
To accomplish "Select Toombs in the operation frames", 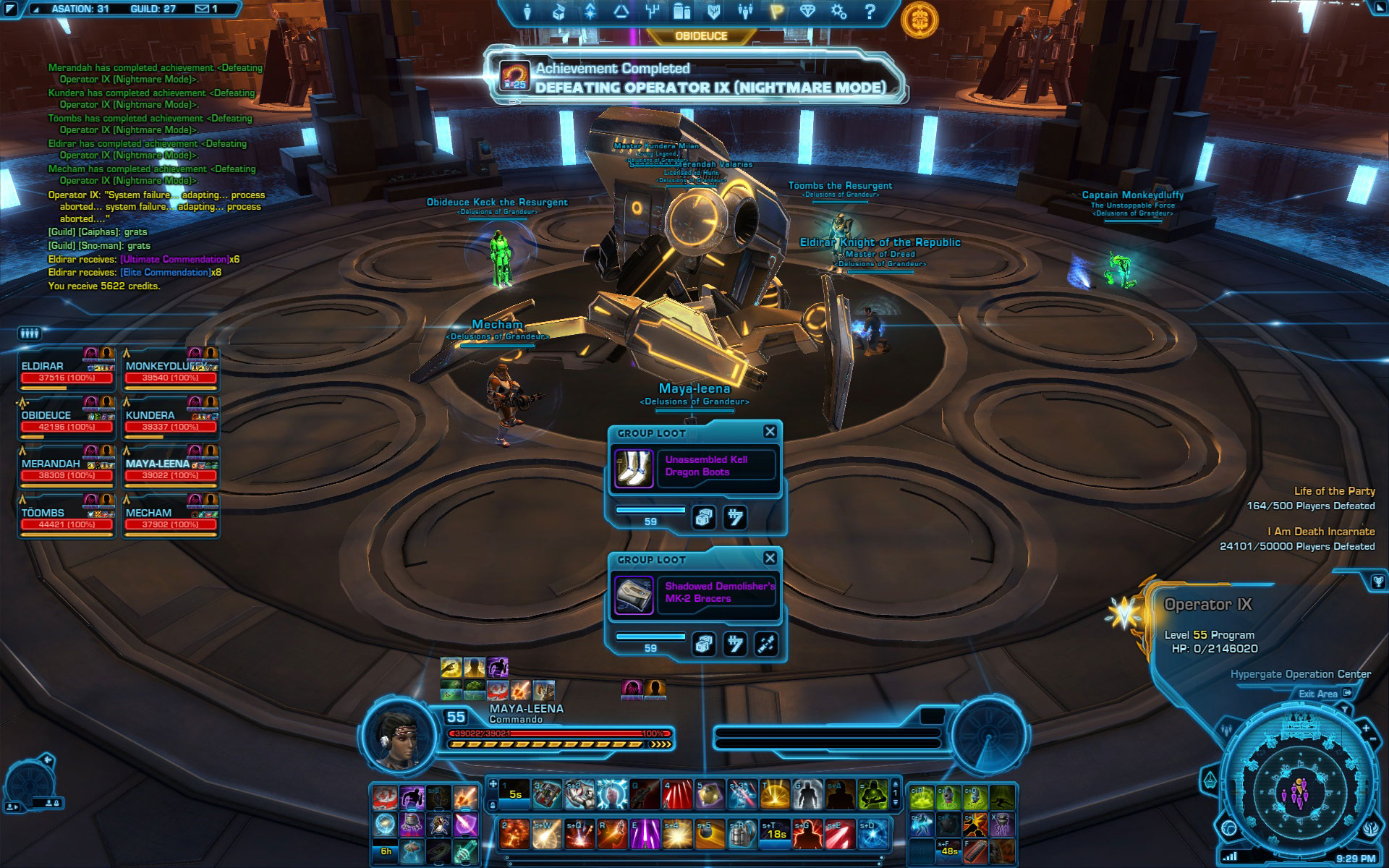I will tap(67, 518).
